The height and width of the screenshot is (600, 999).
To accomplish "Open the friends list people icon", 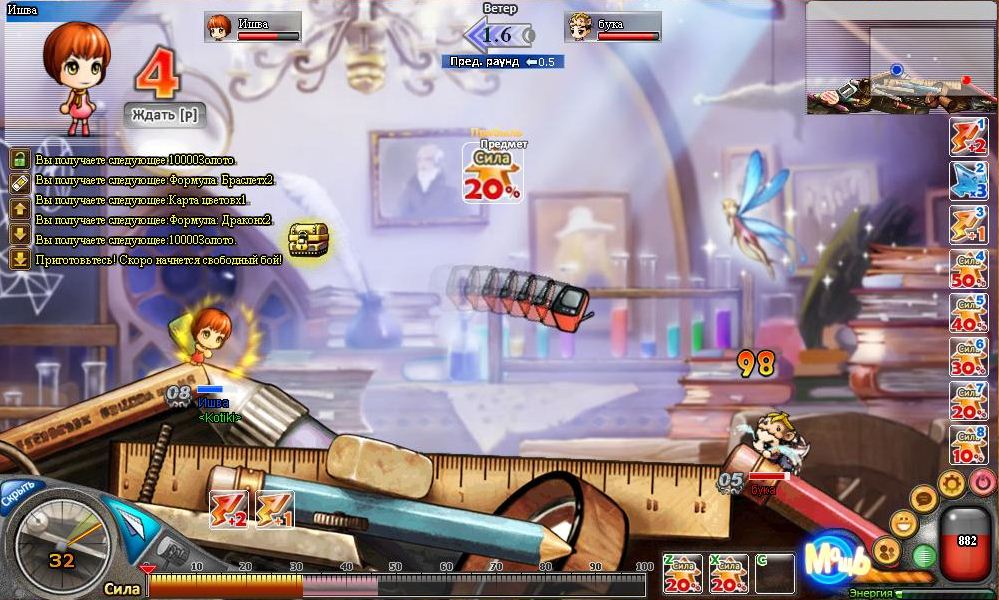I will (x=886, y=549).
